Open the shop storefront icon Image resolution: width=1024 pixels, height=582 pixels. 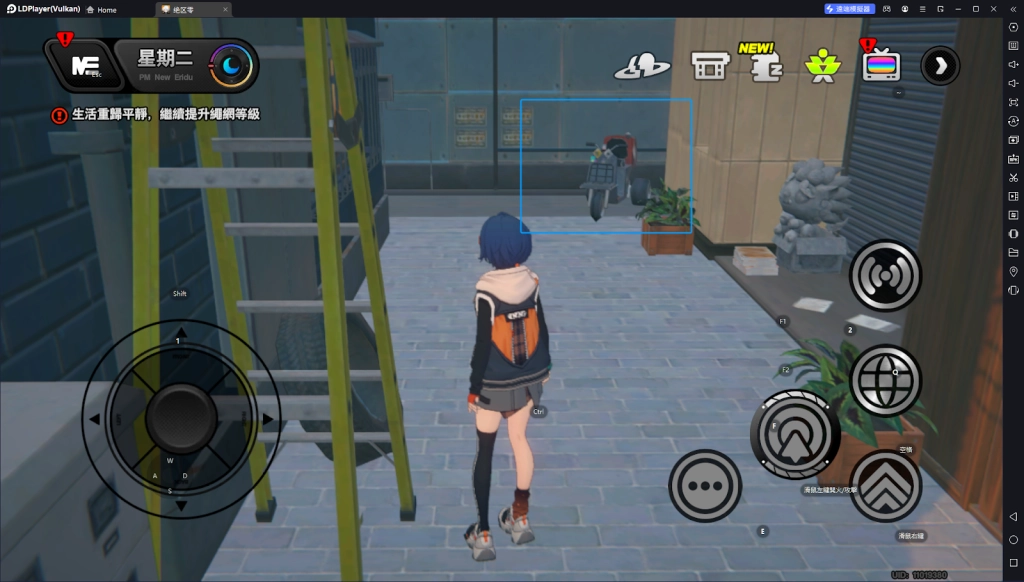pyautogui.click(x=709, y=66)
